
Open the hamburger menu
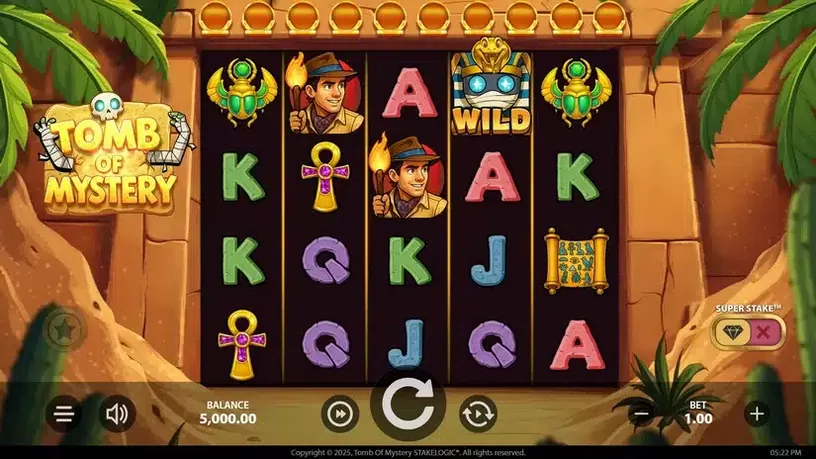(64, 414)
